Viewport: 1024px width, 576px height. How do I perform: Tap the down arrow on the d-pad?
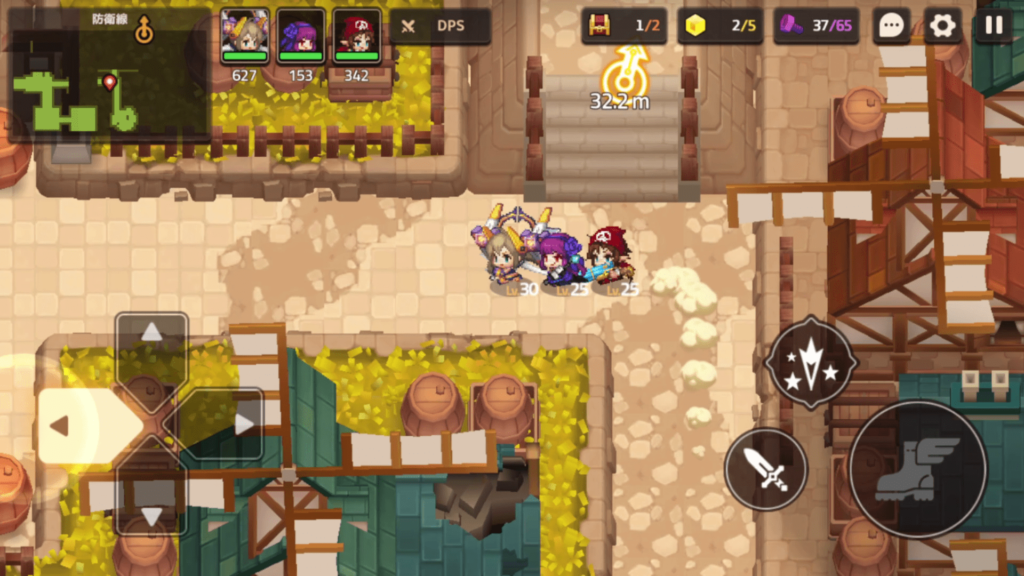pyautogui.click(x=152, y=514)
